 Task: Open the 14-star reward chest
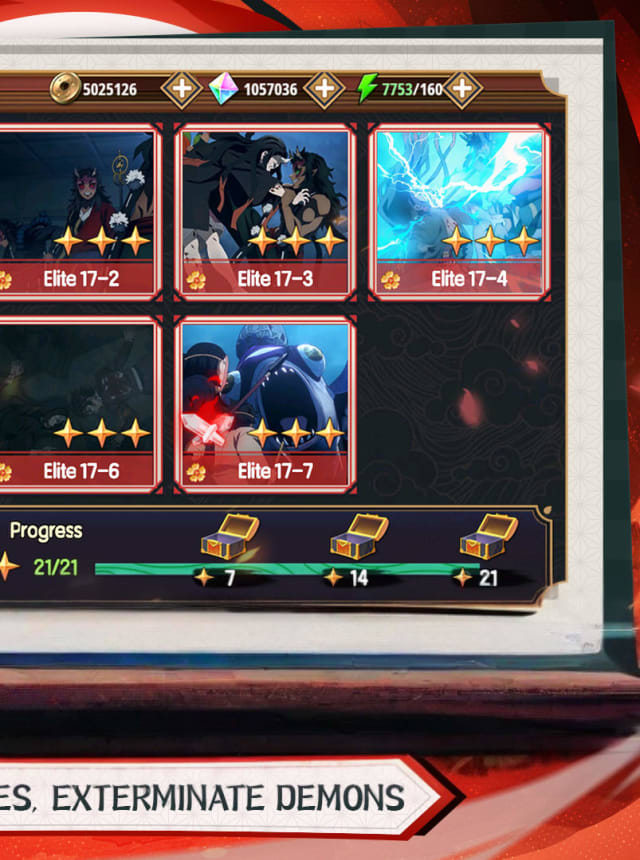(x=359, y=537)
